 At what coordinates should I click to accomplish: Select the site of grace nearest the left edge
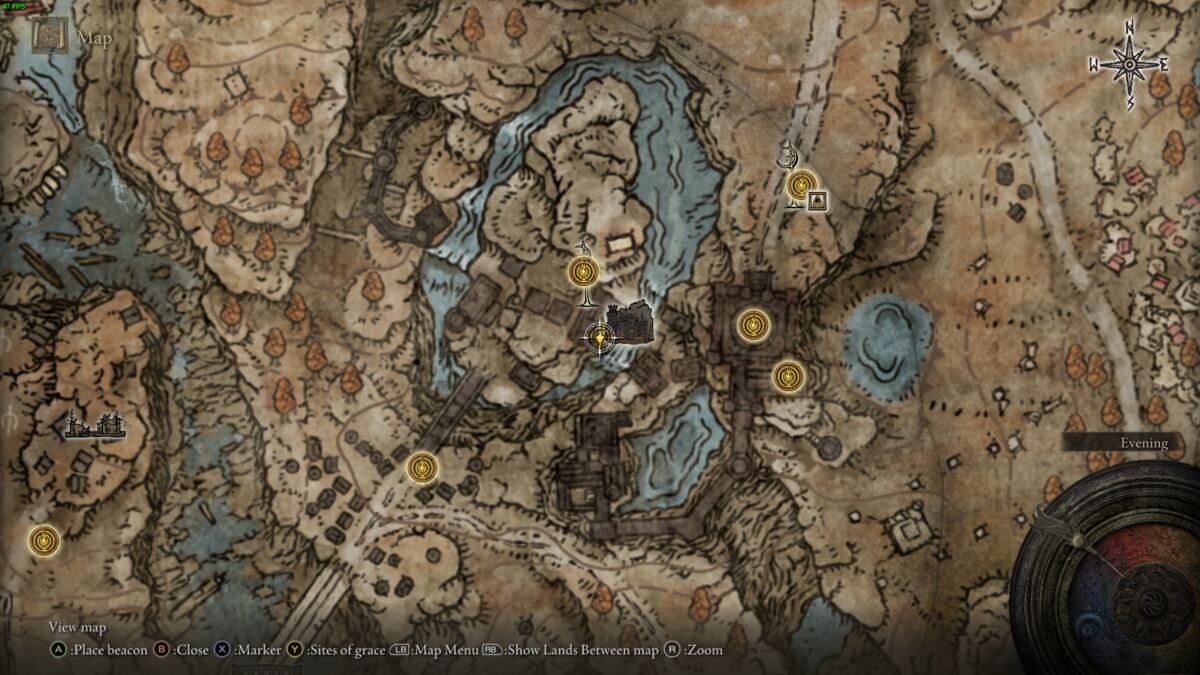(x=43, y=540)
